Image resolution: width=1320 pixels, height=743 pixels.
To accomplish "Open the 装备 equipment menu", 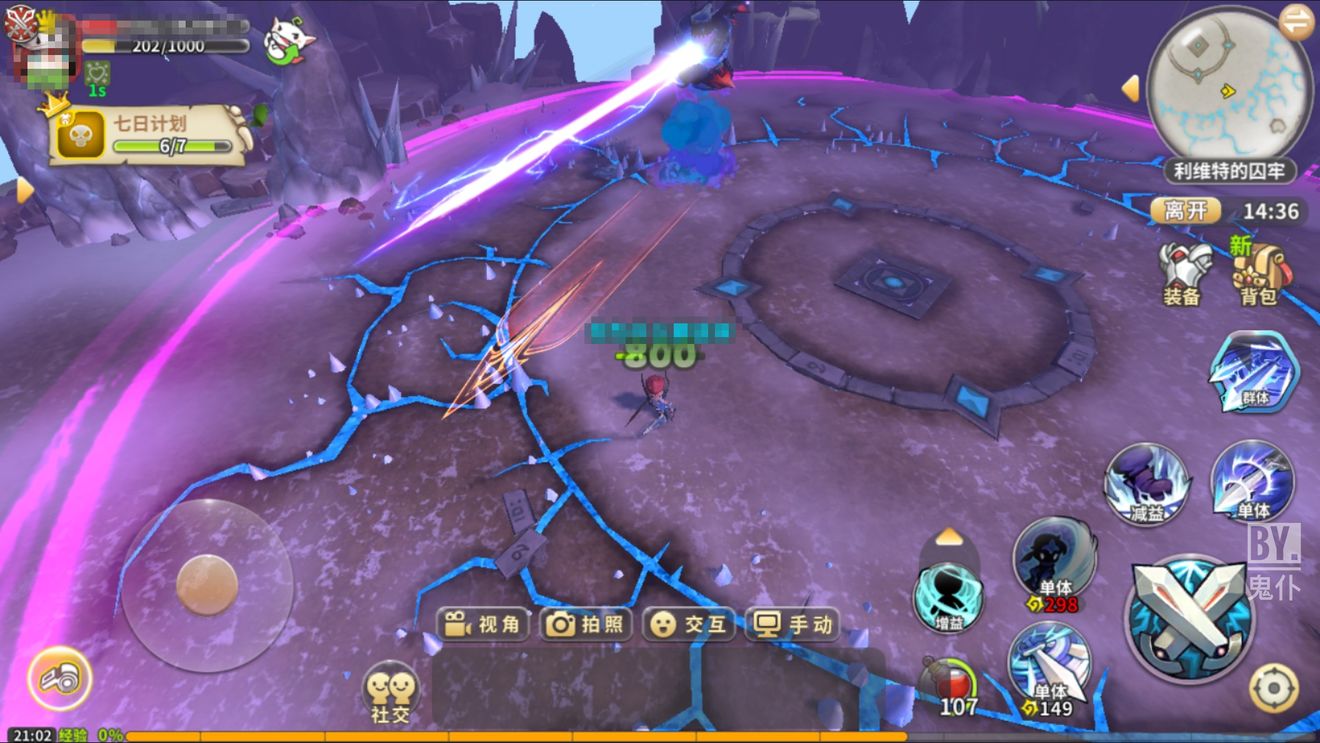I will [x=1183, y=272].
